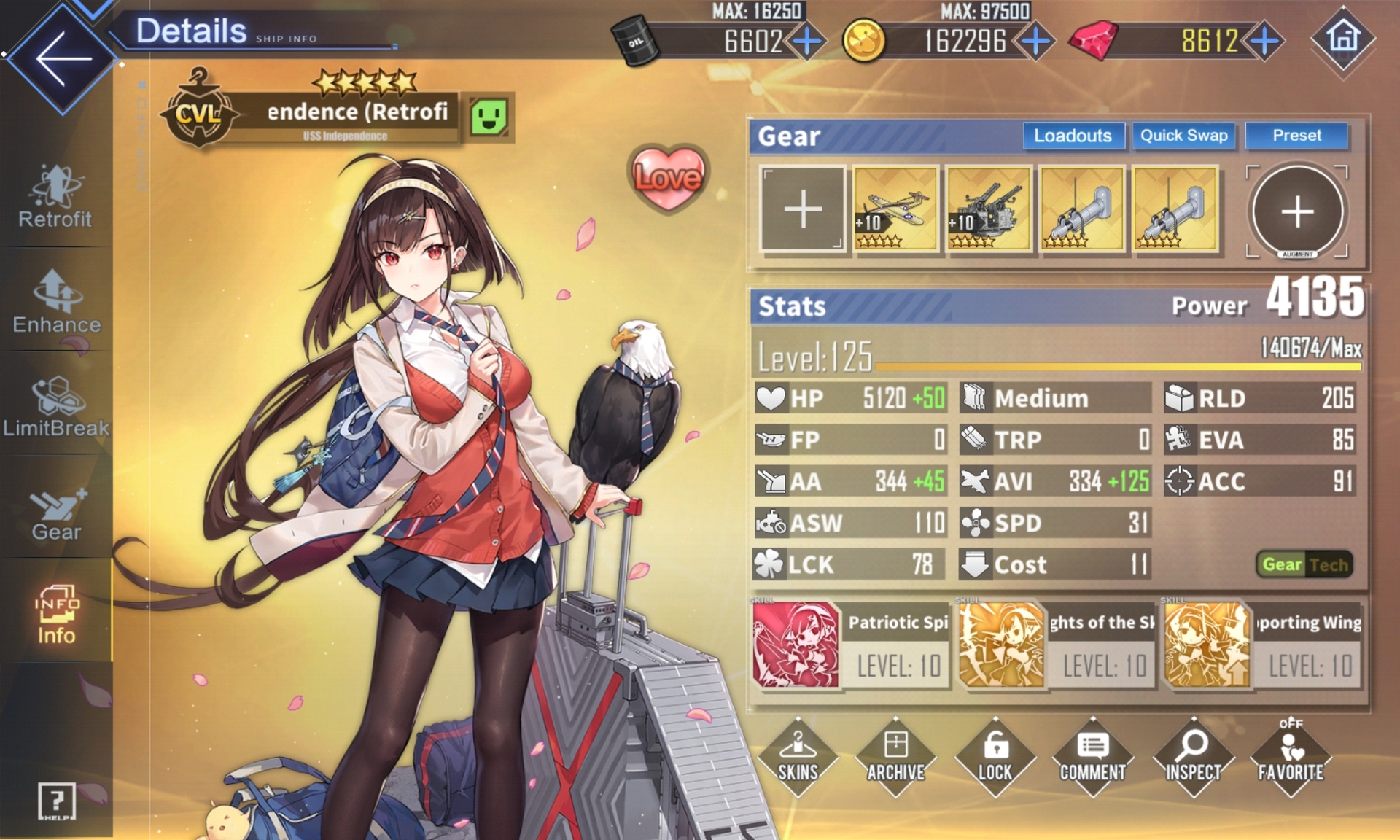Inspect the ship with the magnifier
The width and height of the screenshot is (1400, 840).
coord(1193,757)
